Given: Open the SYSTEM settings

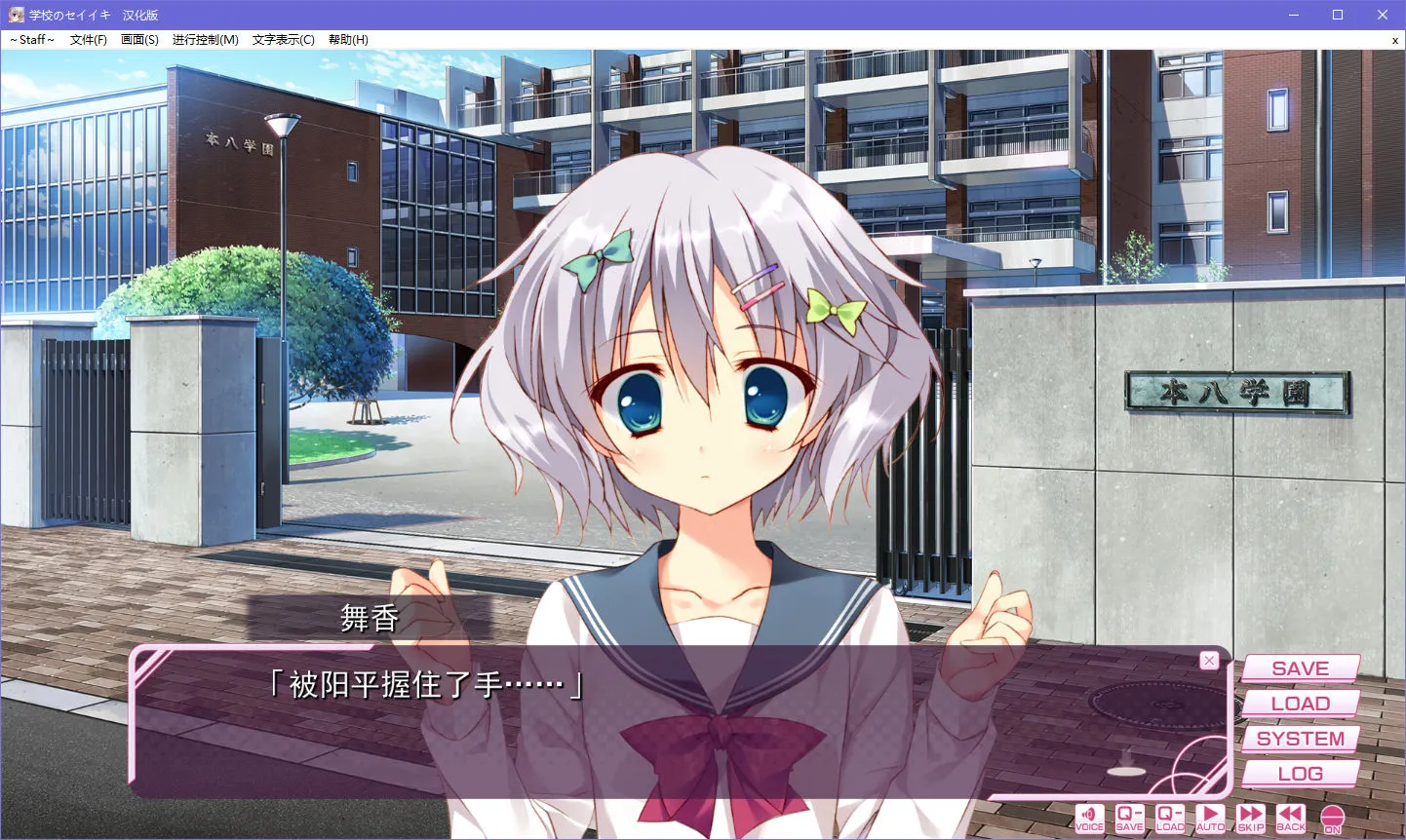Looking at the screenshot, I should (1300, 739).
